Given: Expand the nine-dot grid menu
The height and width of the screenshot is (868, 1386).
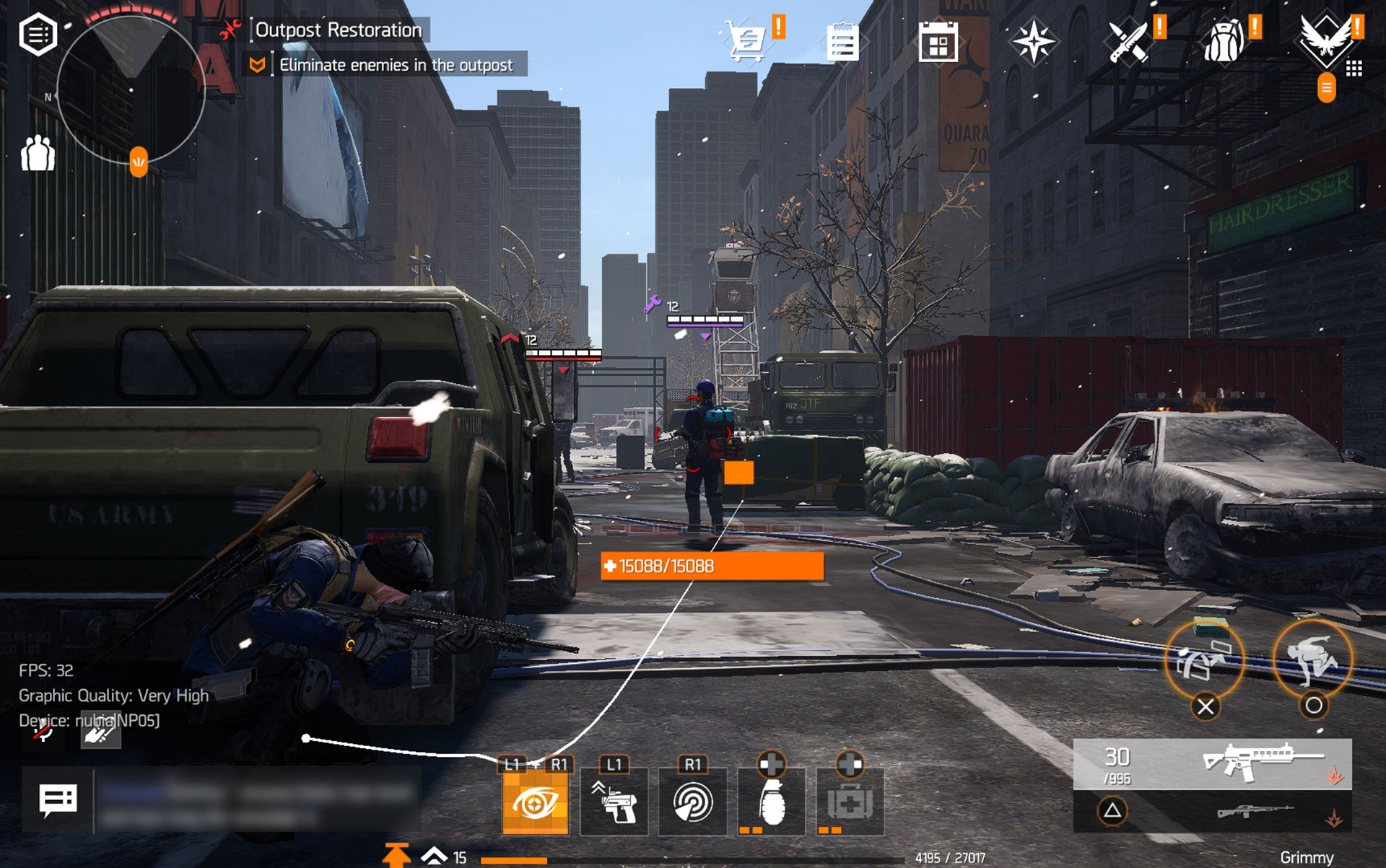Looking at the screenshot, I should (x=1354, y=69).
